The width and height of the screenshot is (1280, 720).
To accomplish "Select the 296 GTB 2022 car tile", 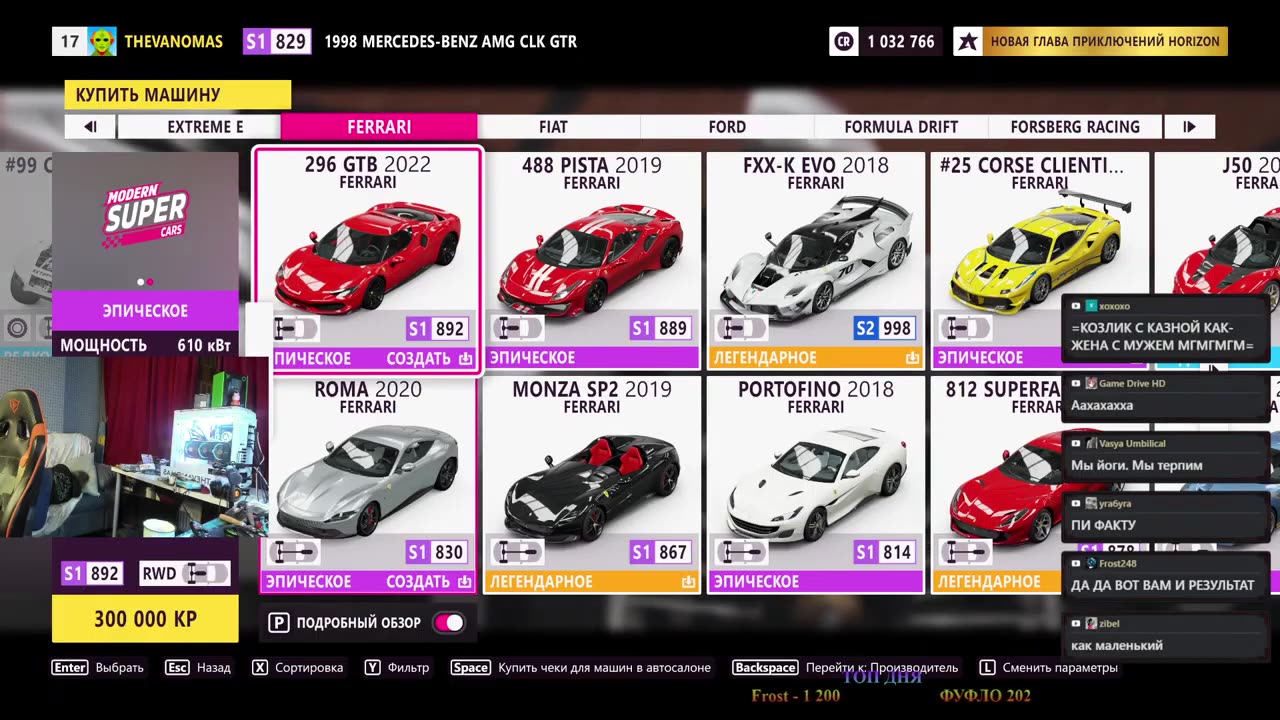I will pyautogui.click(x=368, y=260).
